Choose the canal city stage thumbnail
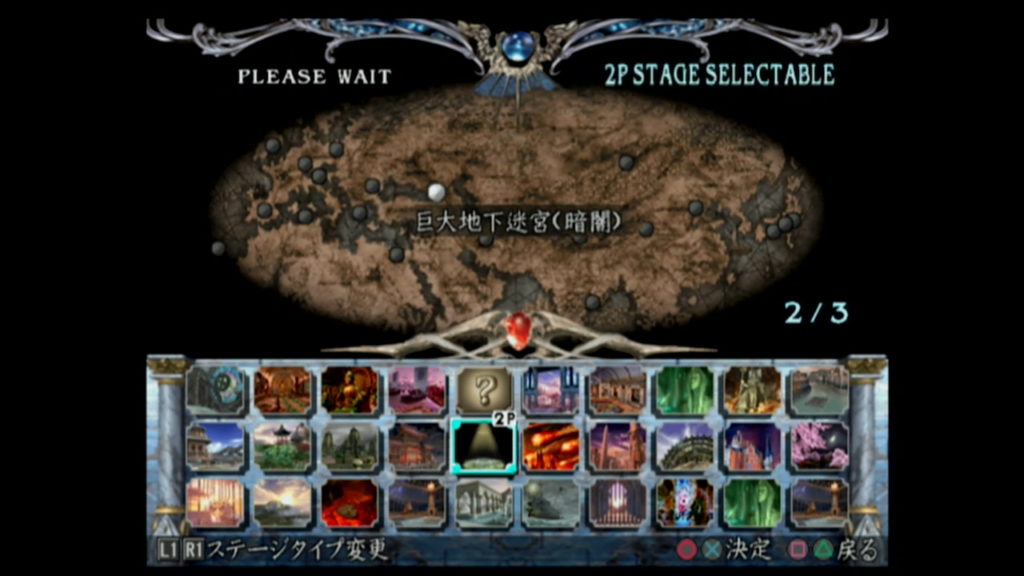This screenshot has width=1024, height=576. pyautogui.click(x=820, y=390)
